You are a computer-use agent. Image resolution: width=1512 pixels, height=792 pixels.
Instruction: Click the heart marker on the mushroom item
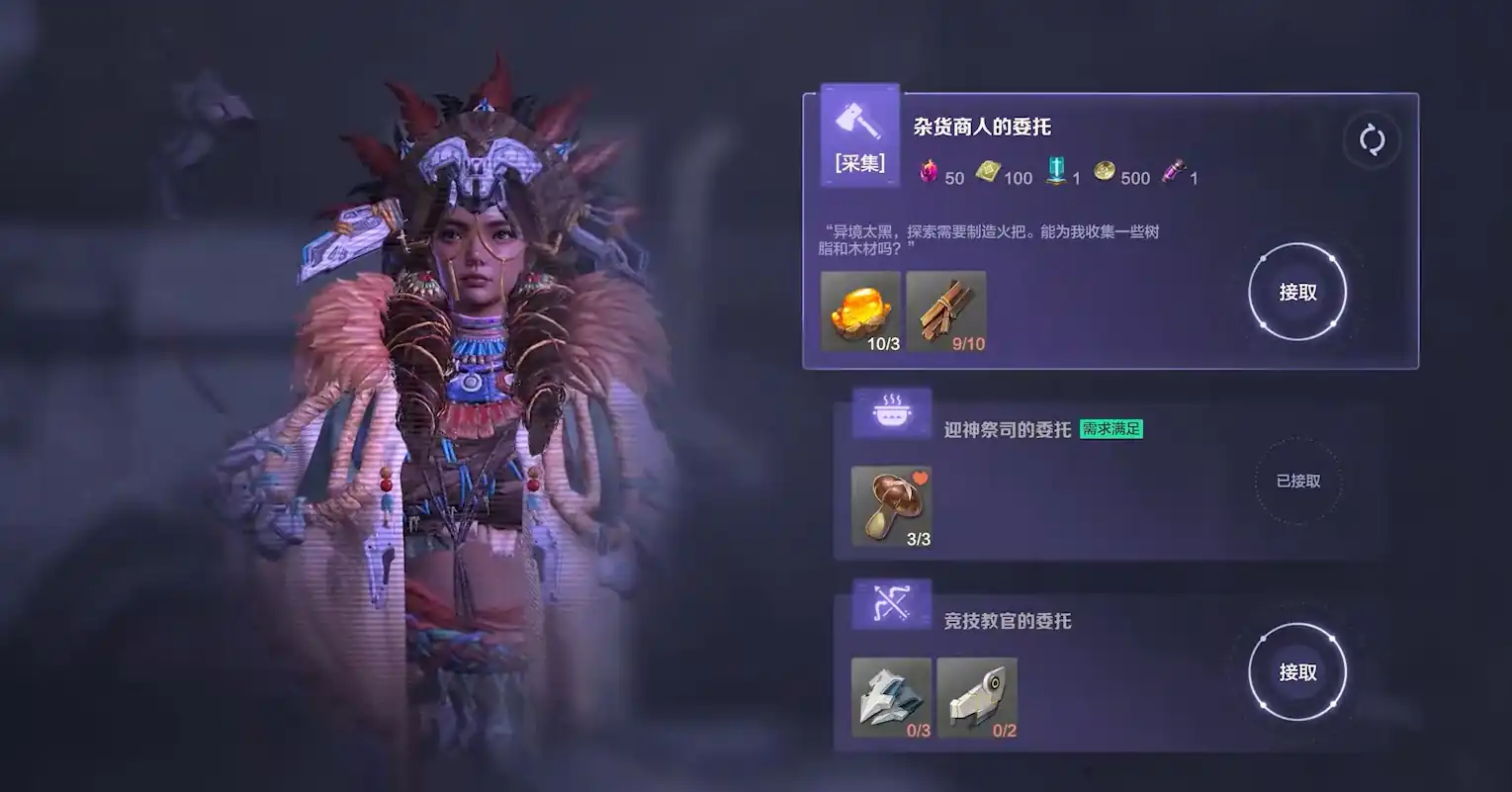920,478
